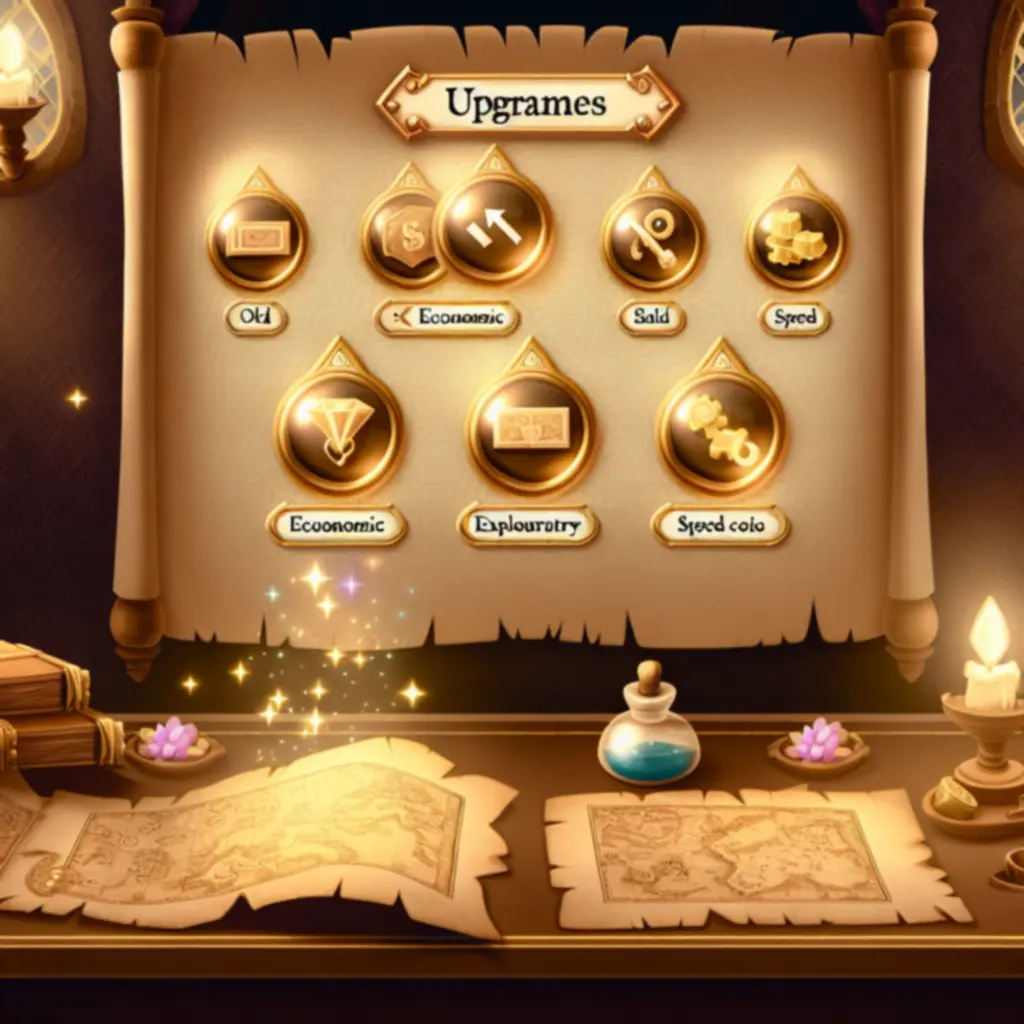Viewport: 1024px width, 1024px height.
Task: Select the gold bar medallion above Old
Action: 256,238
